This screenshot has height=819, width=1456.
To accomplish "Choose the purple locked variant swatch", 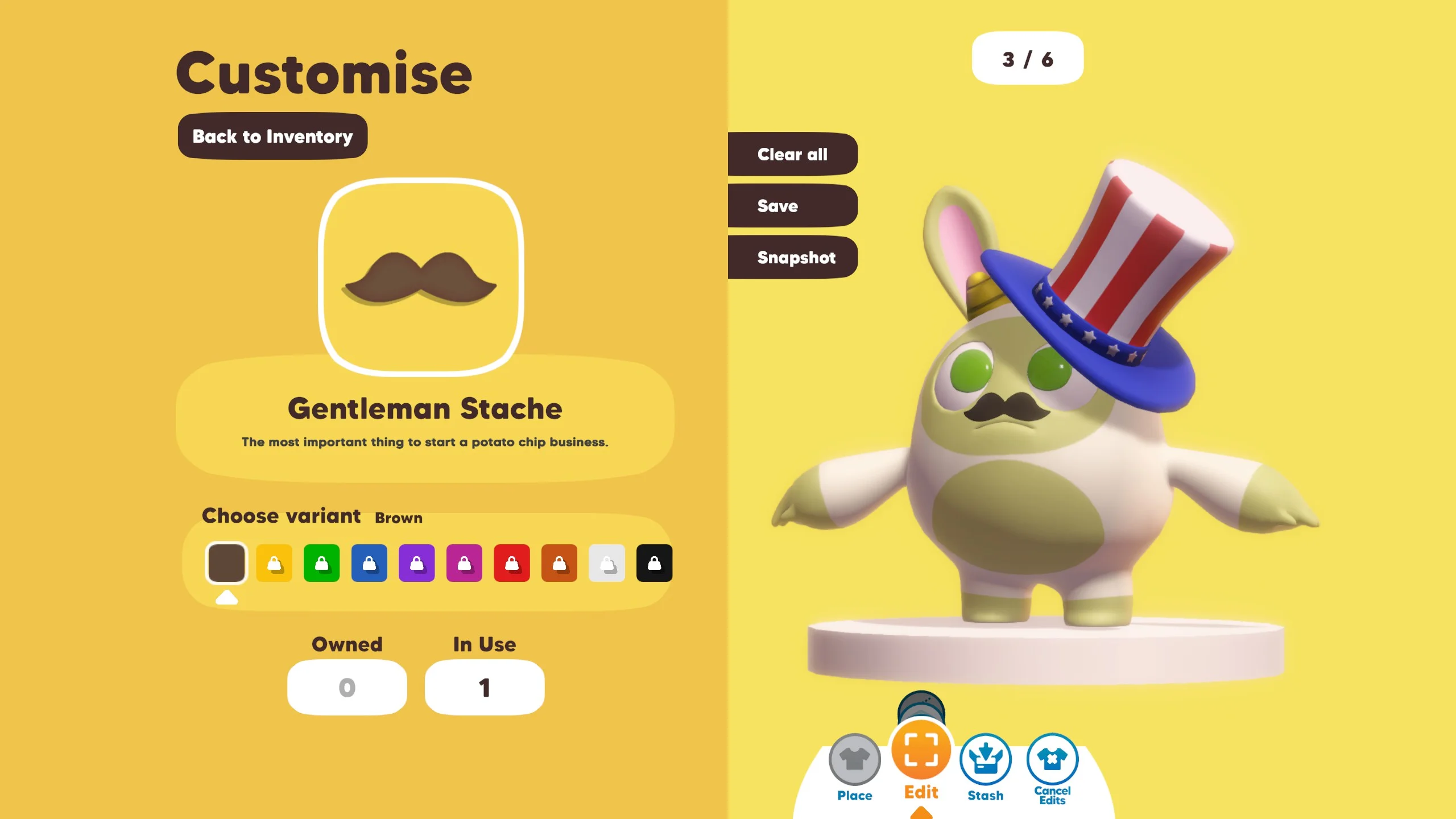I will coord(417,563).
